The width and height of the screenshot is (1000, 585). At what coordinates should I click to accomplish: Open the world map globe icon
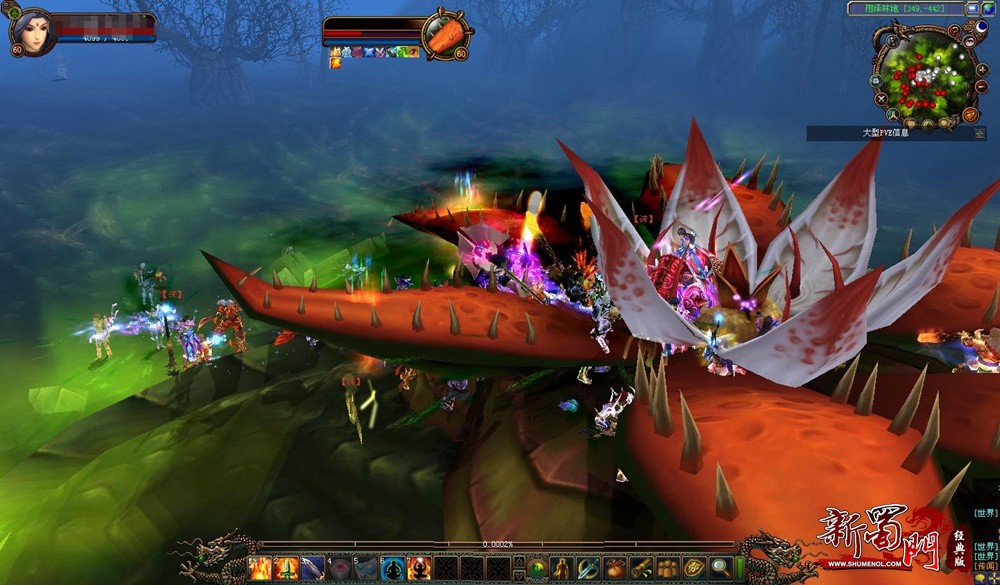point(988,8)
